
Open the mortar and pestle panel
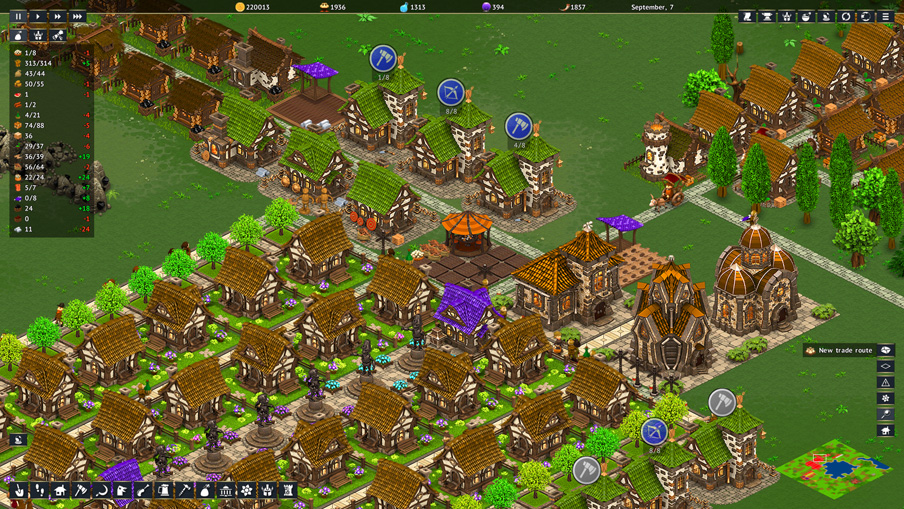click(806, 16)
